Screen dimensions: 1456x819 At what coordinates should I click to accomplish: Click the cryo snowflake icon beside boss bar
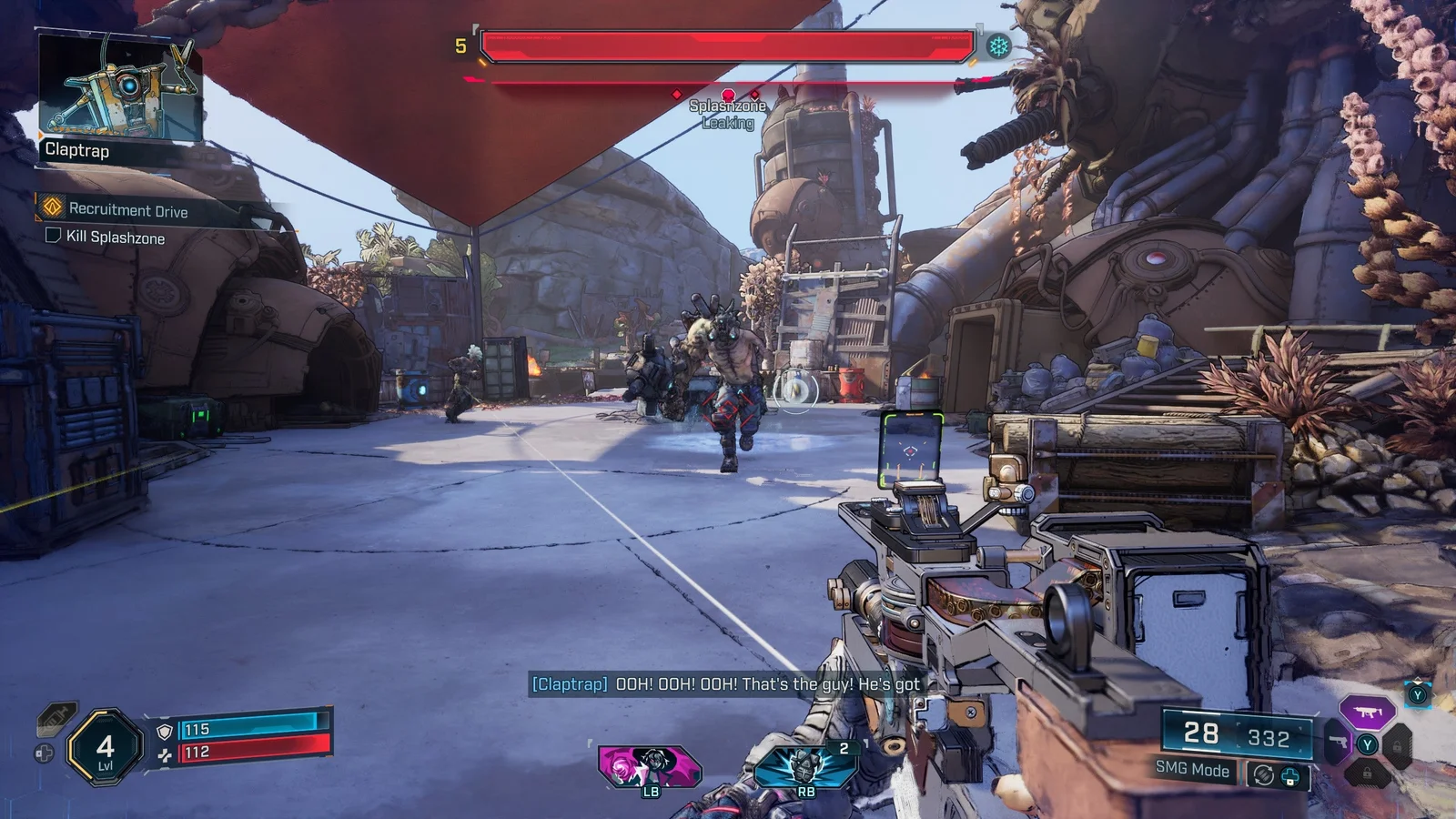(x=999, y=46)
